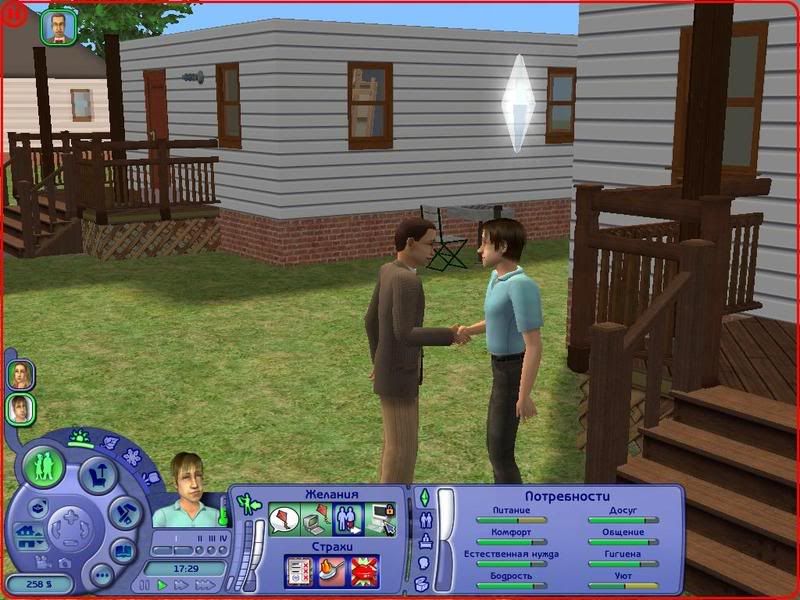The image size is (800, 600).
Task: Open the options ellipsis button
Action: 101,575
